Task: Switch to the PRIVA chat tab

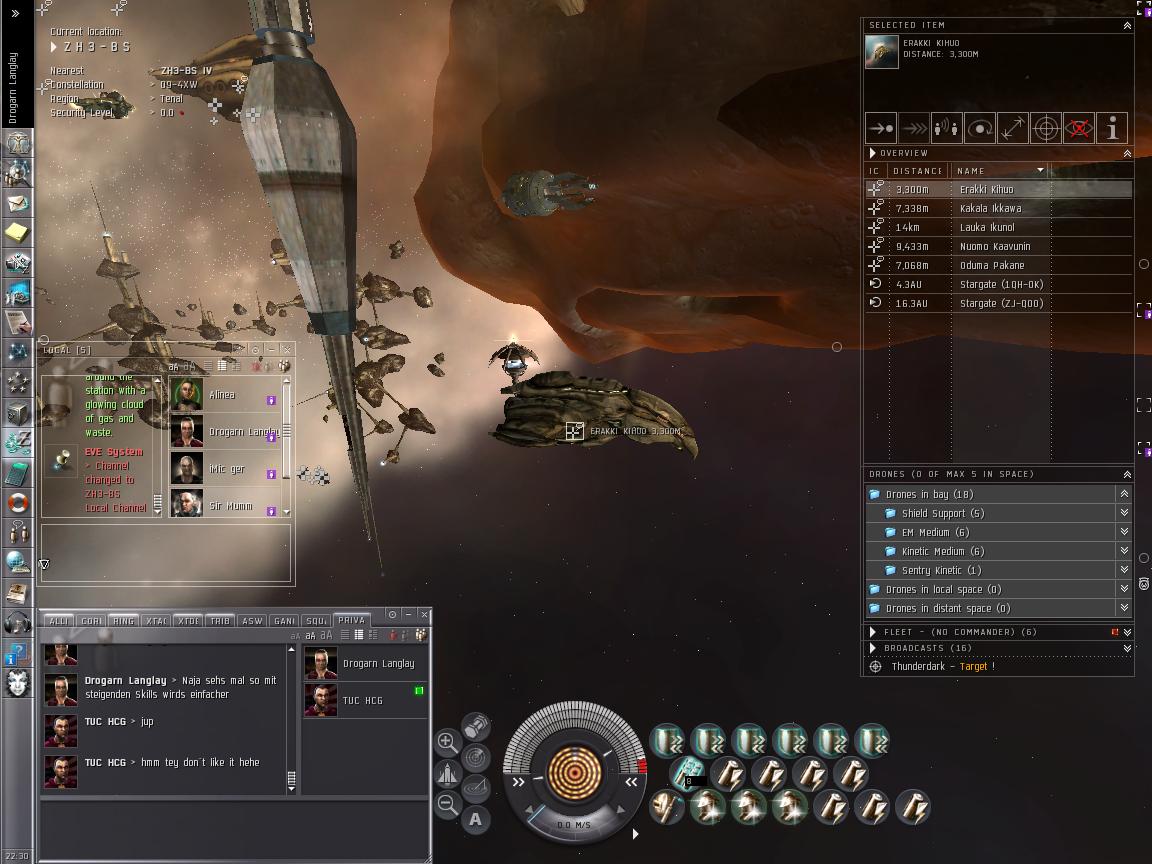Action: (351, 620)
